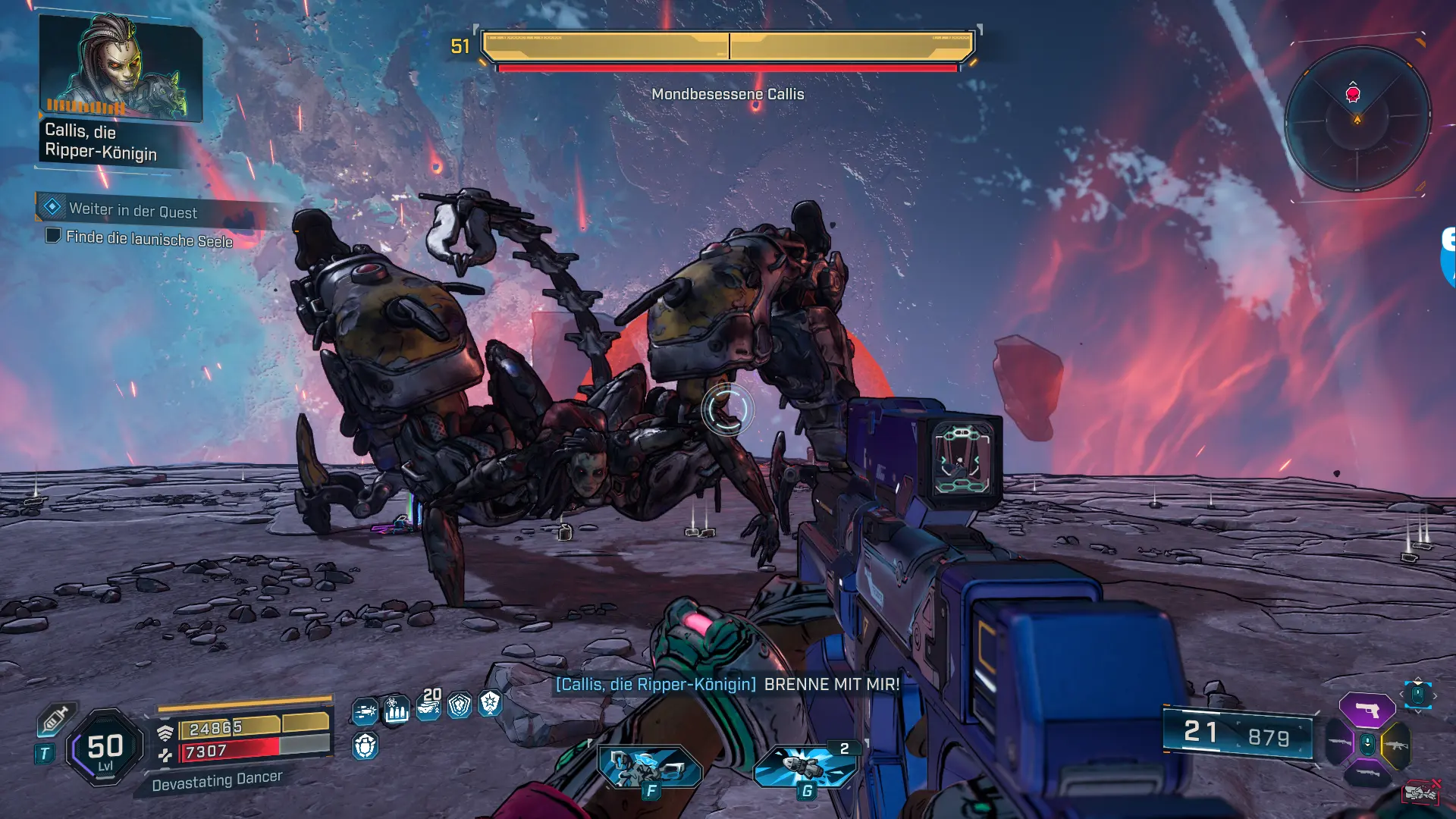Viewport: 1456px width, 819px height.
Task: Select the biohazard ammo buff icon
Action: [x=396, y=710]
